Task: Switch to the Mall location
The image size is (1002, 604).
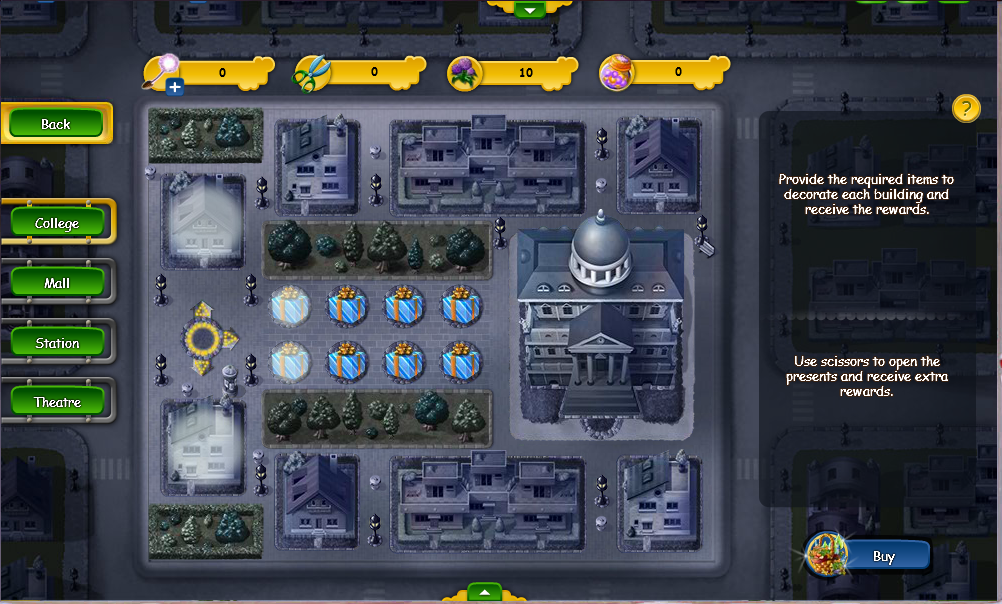Action: 57,283
